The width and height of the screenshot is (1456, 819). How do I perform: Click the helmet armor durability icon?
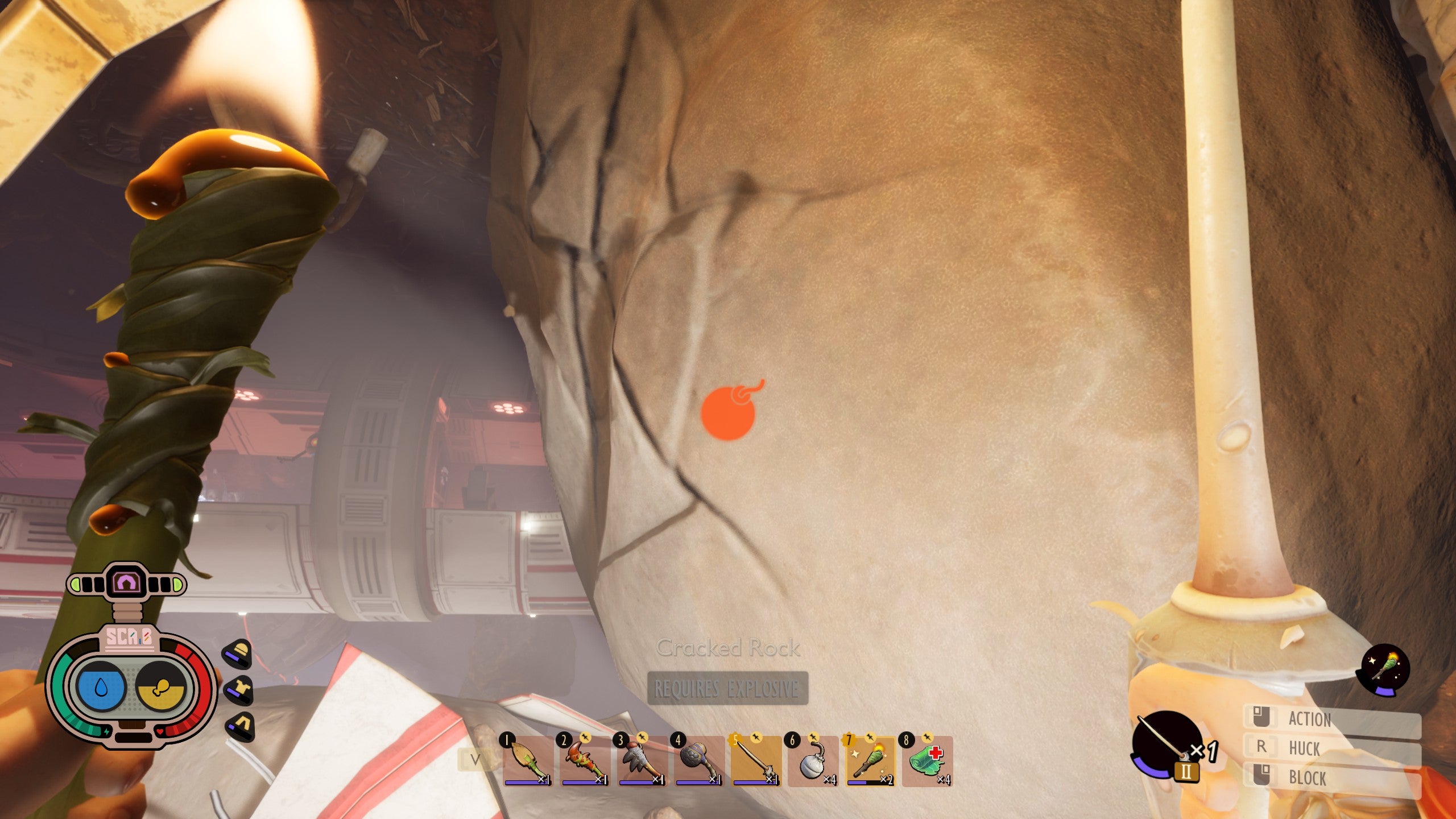[238, 655]
